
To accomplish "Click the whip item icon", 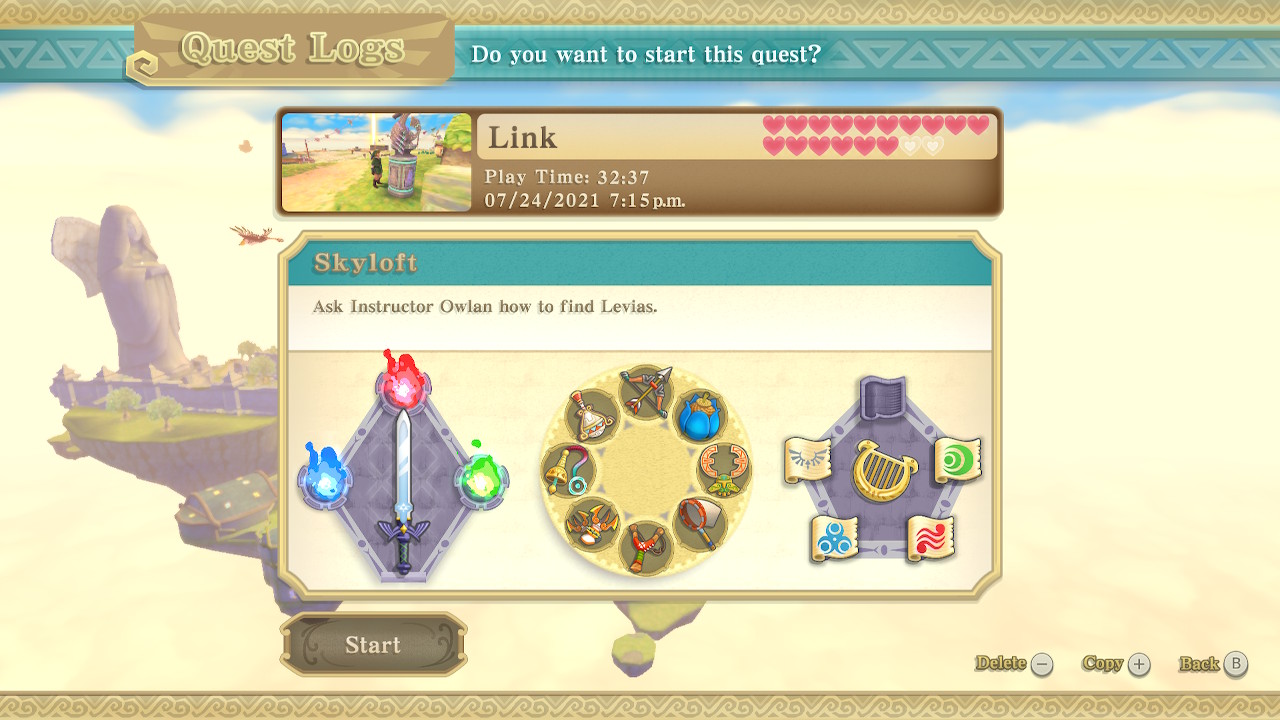I will [x=568, y=469].
